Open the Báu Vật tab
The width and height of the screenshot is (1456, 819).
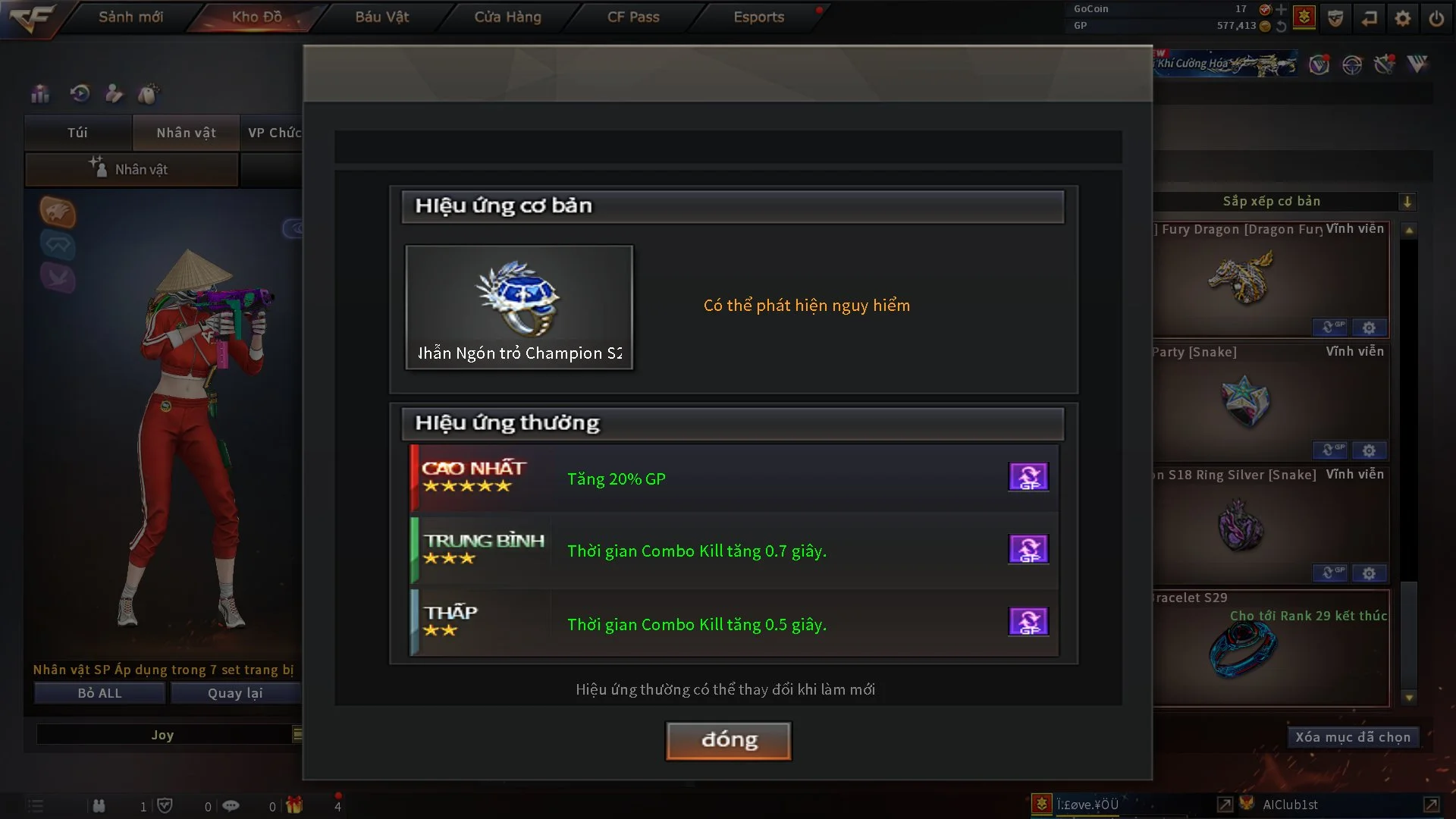point(381,17)
